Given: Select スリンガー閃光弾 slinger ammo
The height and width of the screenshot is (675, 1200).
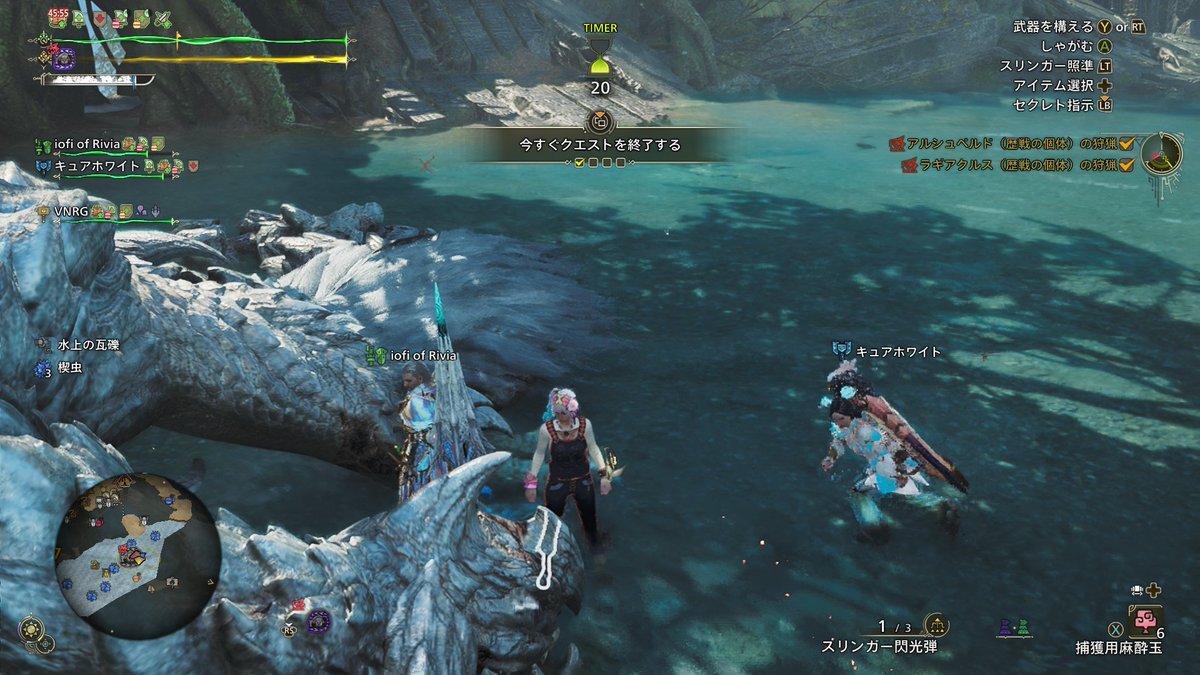Looking at the screenshot, I should tap(881, 647).
